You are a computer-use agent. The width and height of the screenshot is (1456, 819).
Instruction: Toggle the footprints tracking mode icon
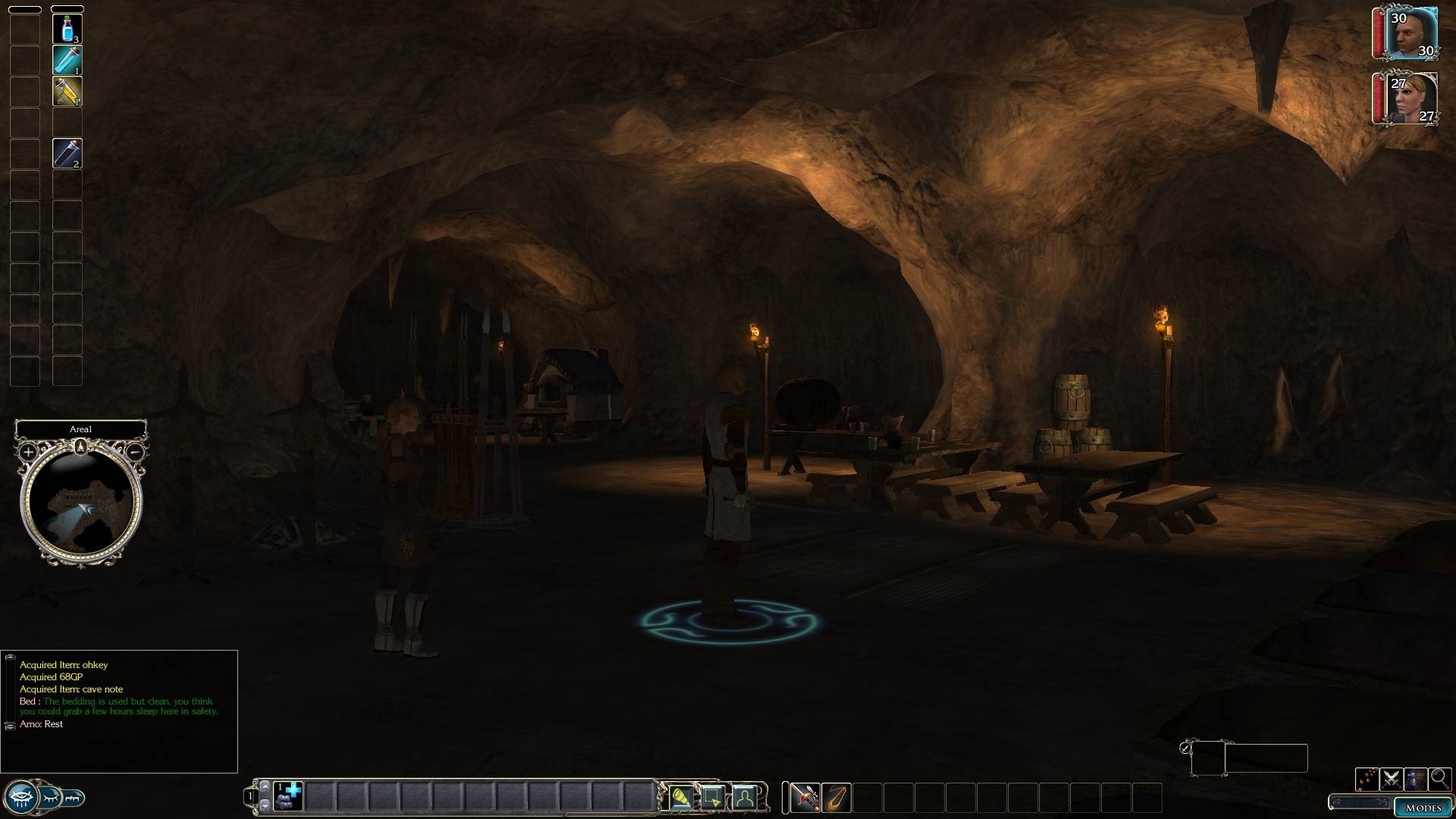(x=1367, y=779)
